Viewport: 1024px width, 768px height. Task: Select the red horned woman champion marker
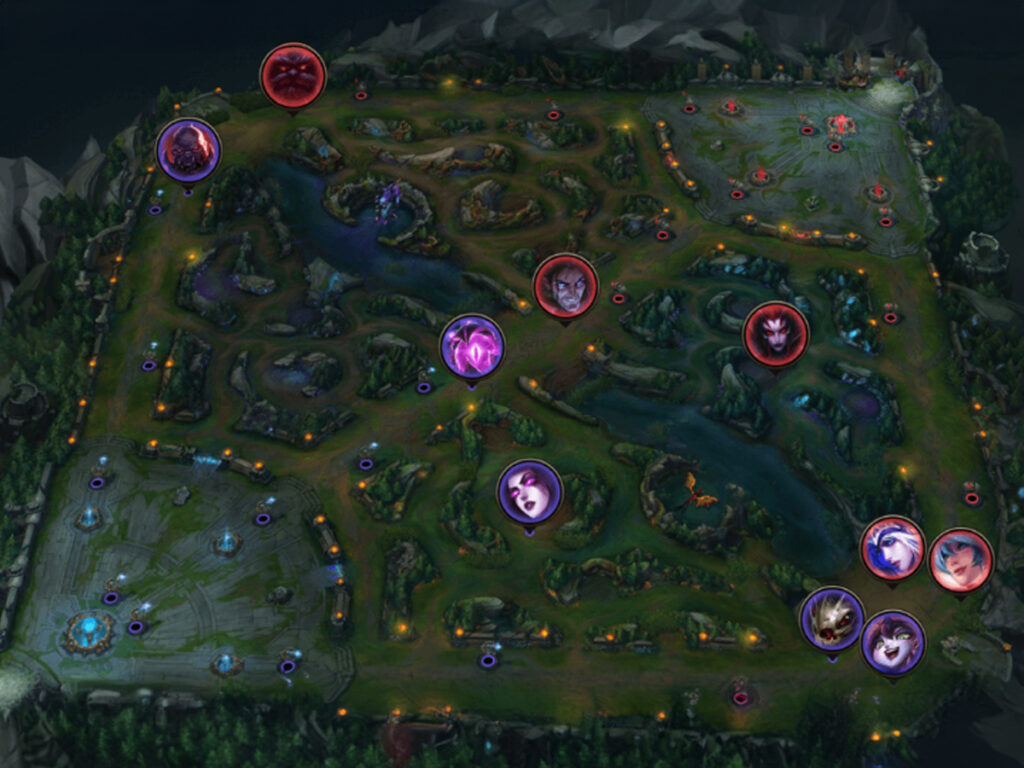tap(775, 333)
